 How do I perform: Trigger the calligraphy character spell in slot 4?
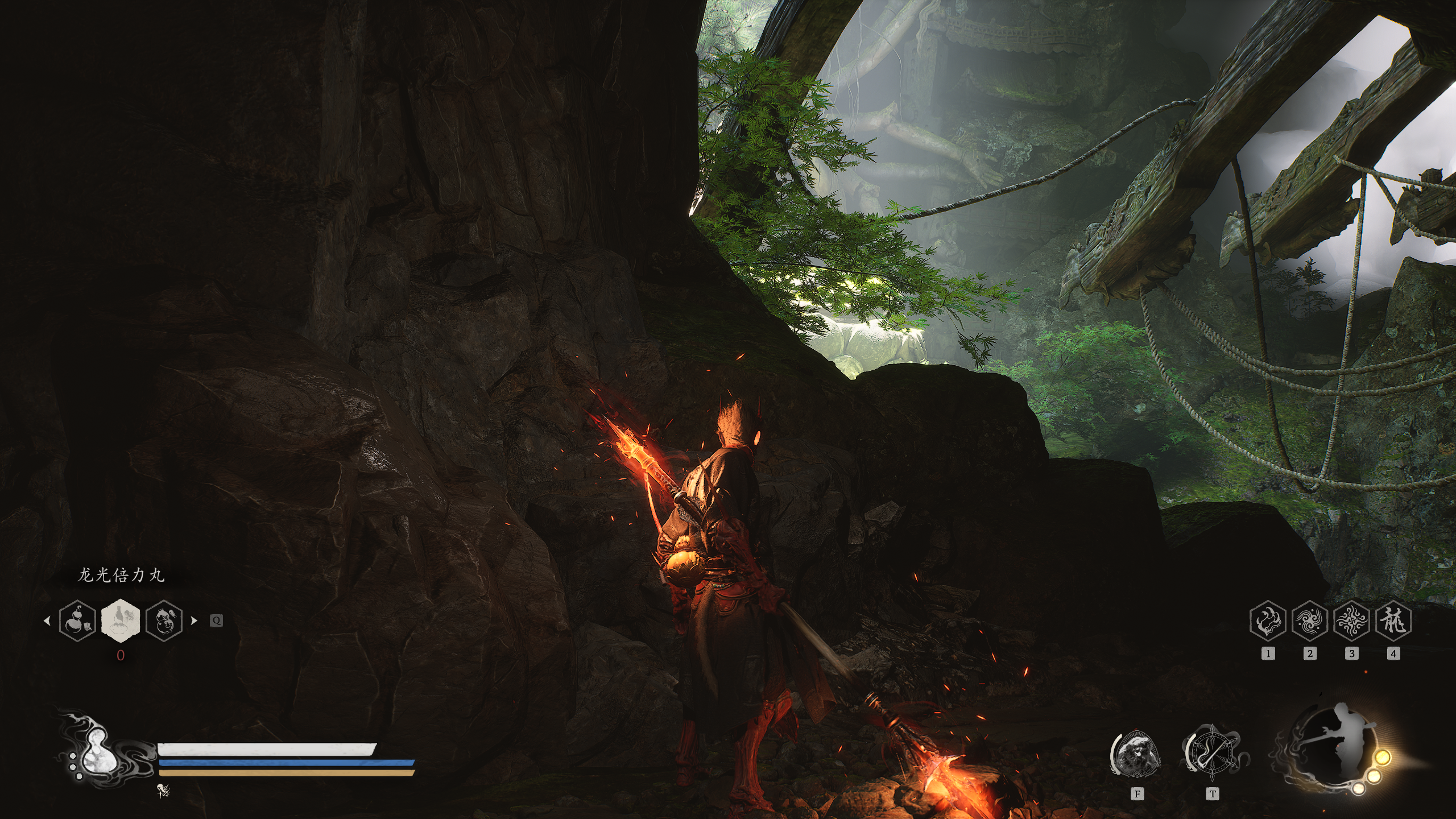click(x=1393, y=621)
